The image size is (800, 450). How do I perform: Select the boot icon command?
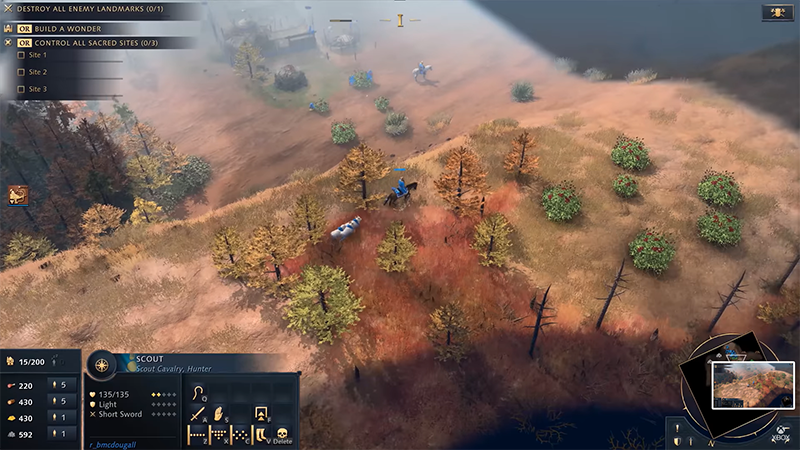261,435
